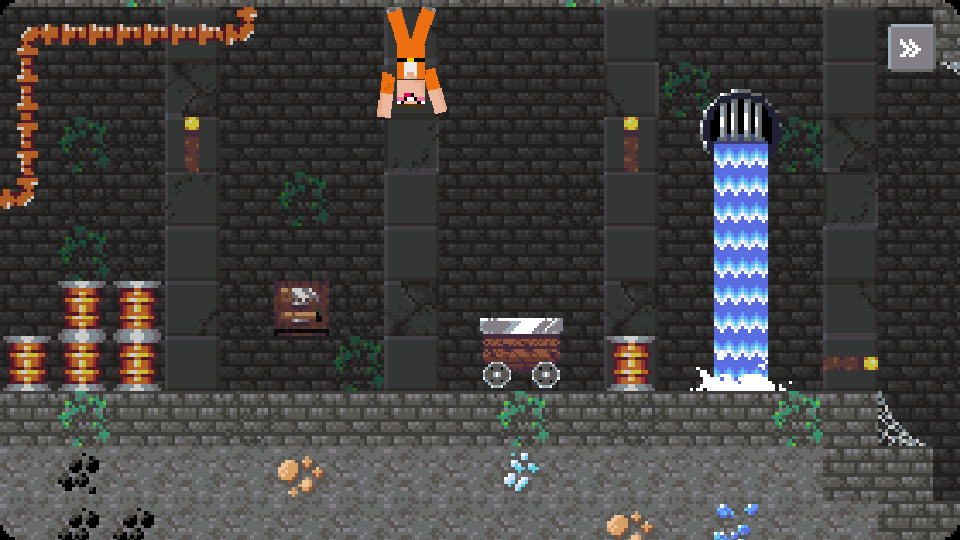Click the fast-forward skip button
The width and height of the screenshot is (960, 540).
pos(910,48)
